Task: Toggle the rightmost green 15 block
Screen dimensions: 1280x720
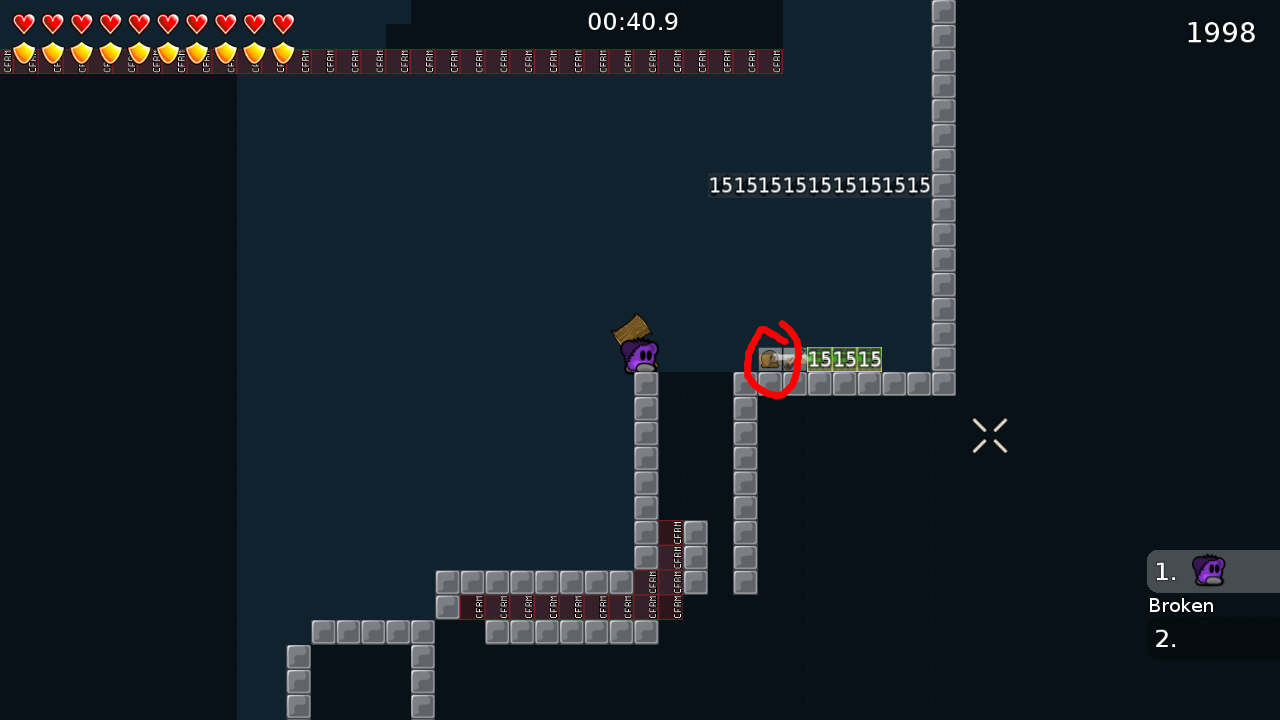Action: pos(868,358)
